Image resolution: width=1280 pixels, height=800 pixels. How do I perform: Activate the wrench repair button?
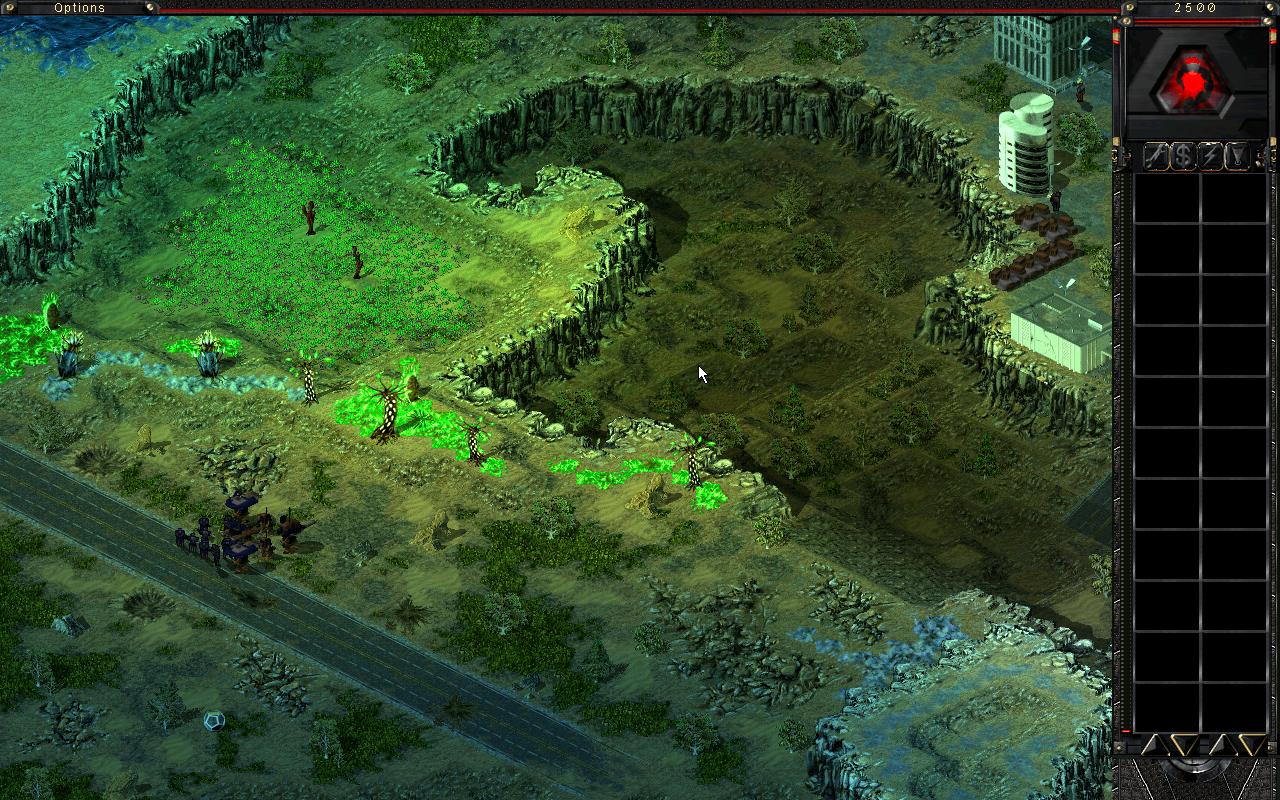[x=1156, y=156]
